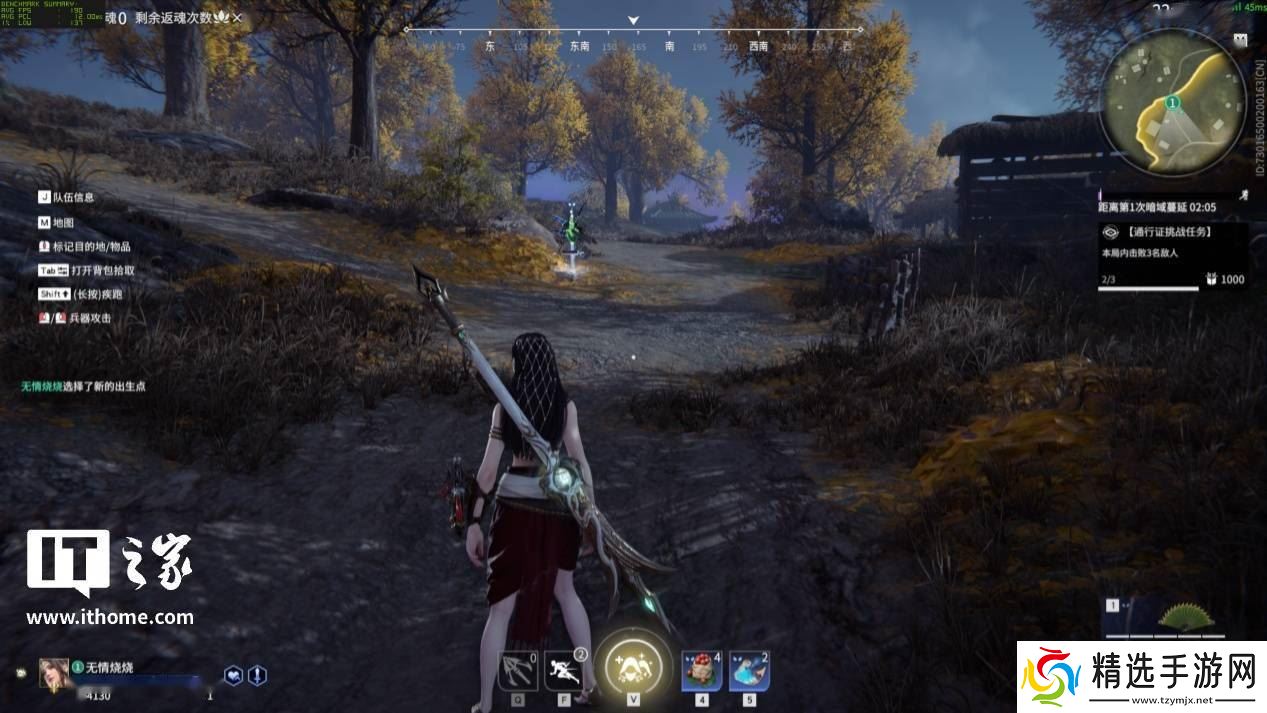Click the 1000 reward gift icon

pos(1211,279)
